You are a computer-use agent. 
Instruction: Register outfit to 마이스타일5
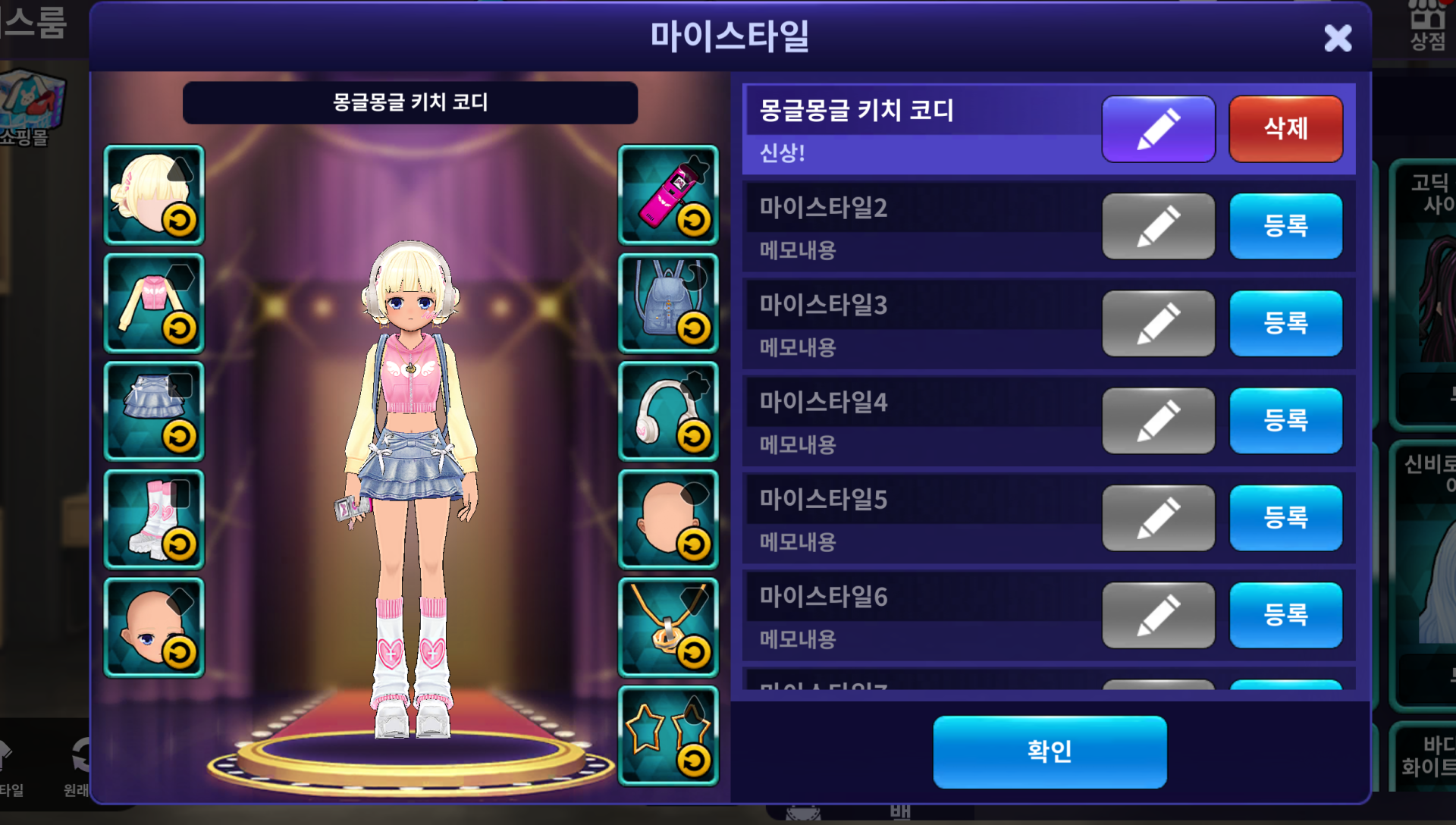(x=1285, y=517)
